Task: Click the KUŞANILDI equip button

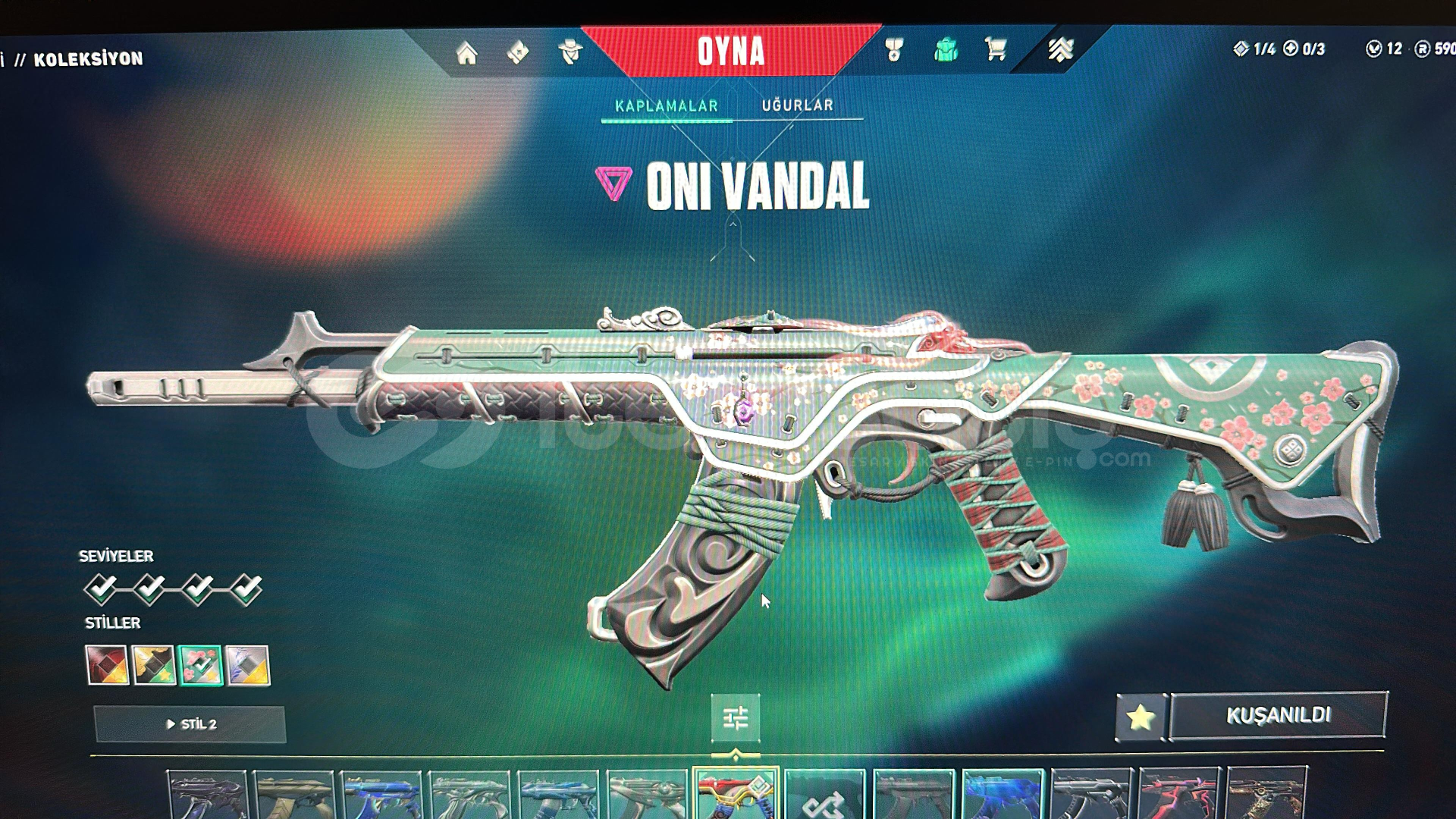Action: click(1279, 714)
